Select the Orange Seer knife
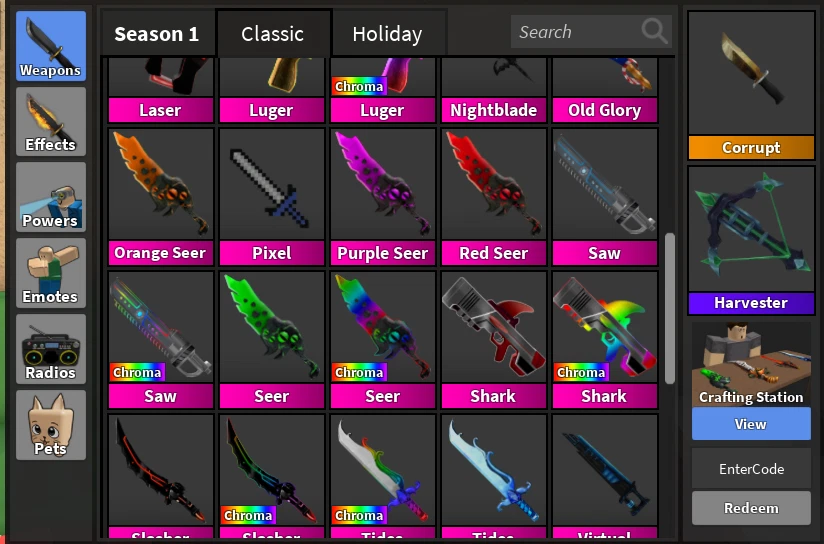Screen dimensions: 824x544 click(160, 196)
